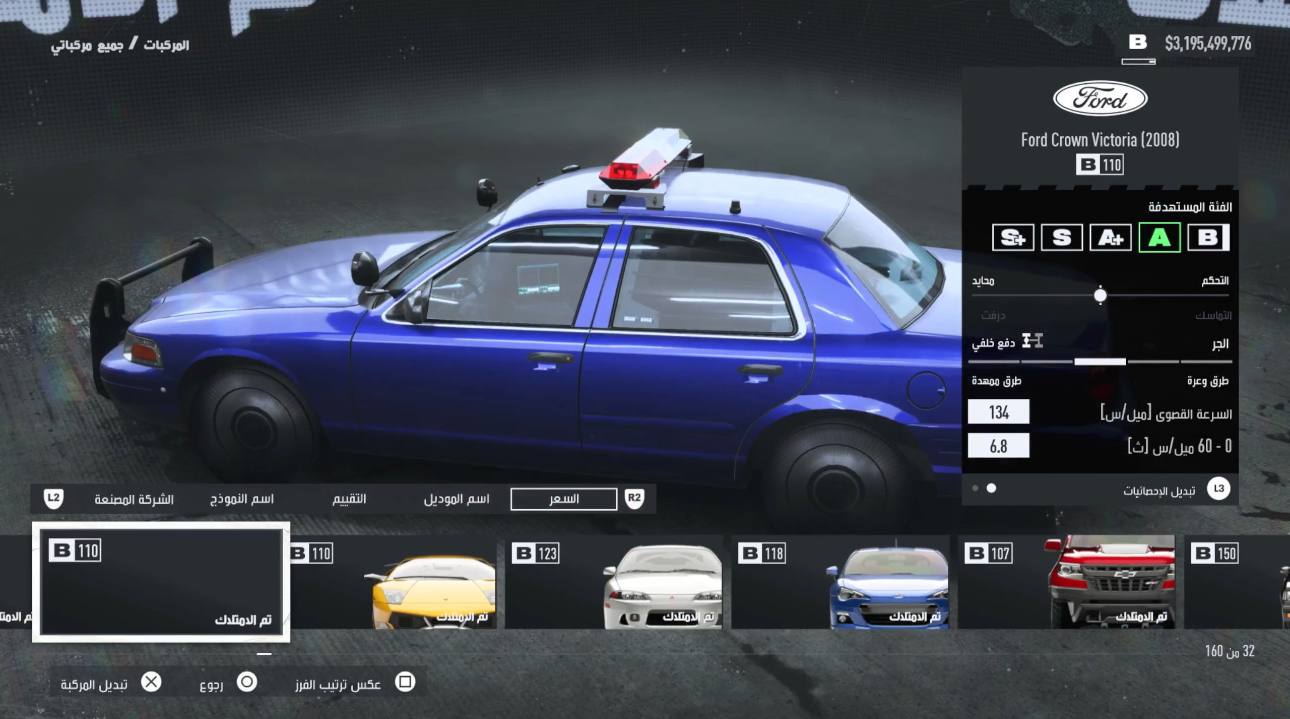Sort by الشركة المصنعة manufacturer tab
Screen dimensions: 1290x719
(x=134, y=499)
